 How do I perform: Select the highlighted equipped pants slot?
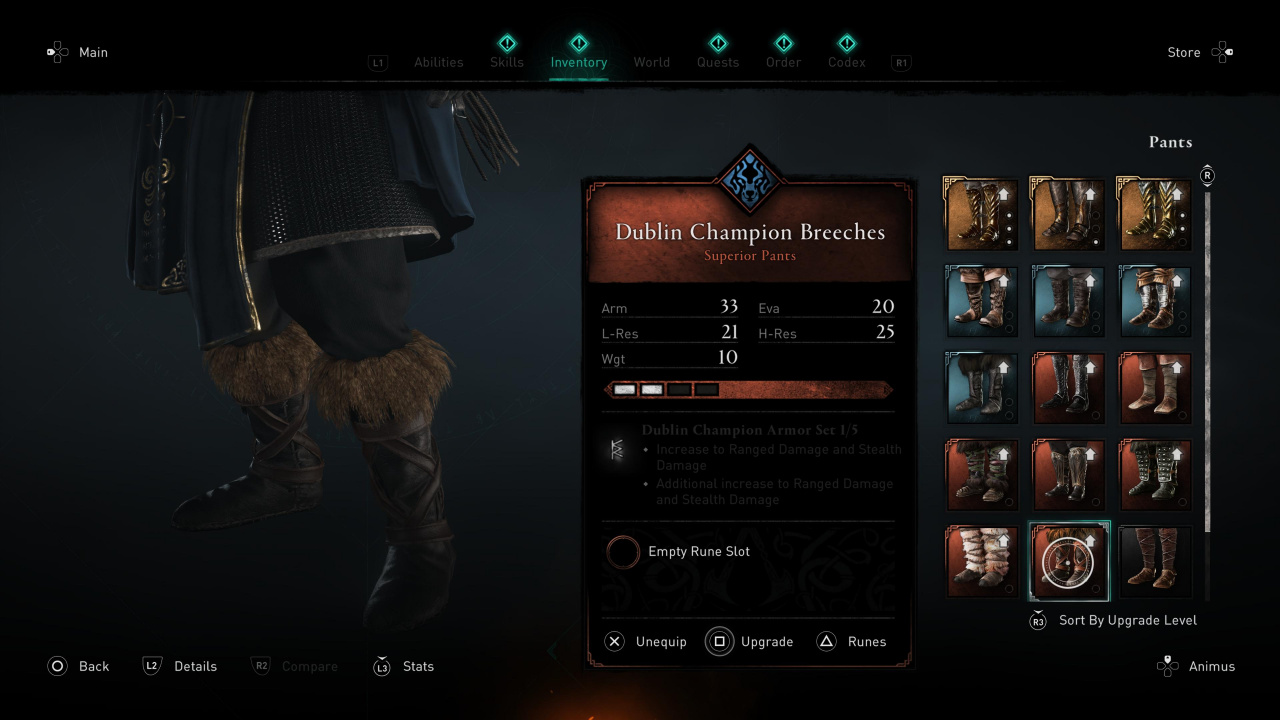point(1068,561)
